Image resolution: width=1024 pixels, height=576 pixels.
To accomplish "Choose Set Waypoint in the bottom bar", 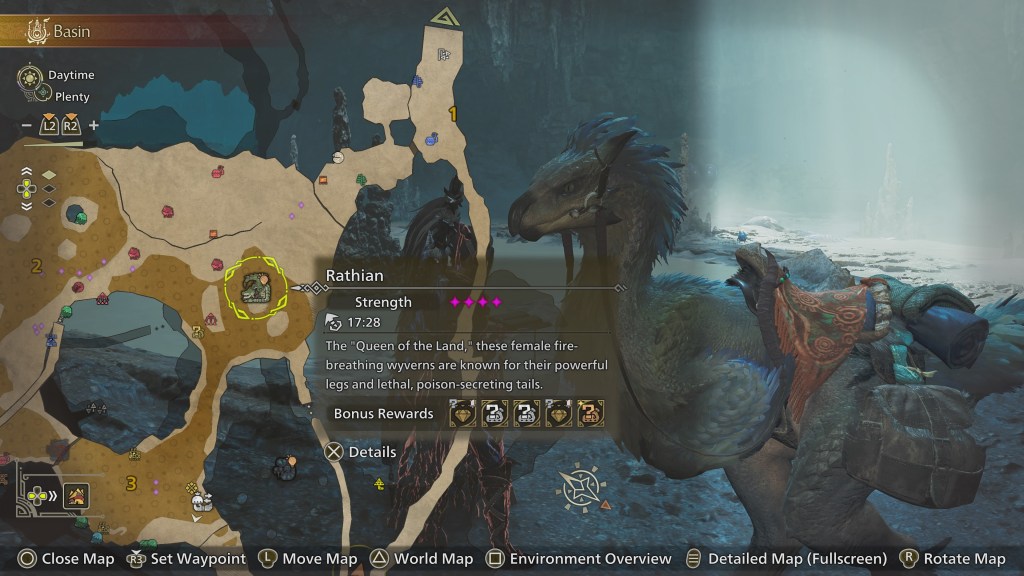I will (x=187, y=559).
